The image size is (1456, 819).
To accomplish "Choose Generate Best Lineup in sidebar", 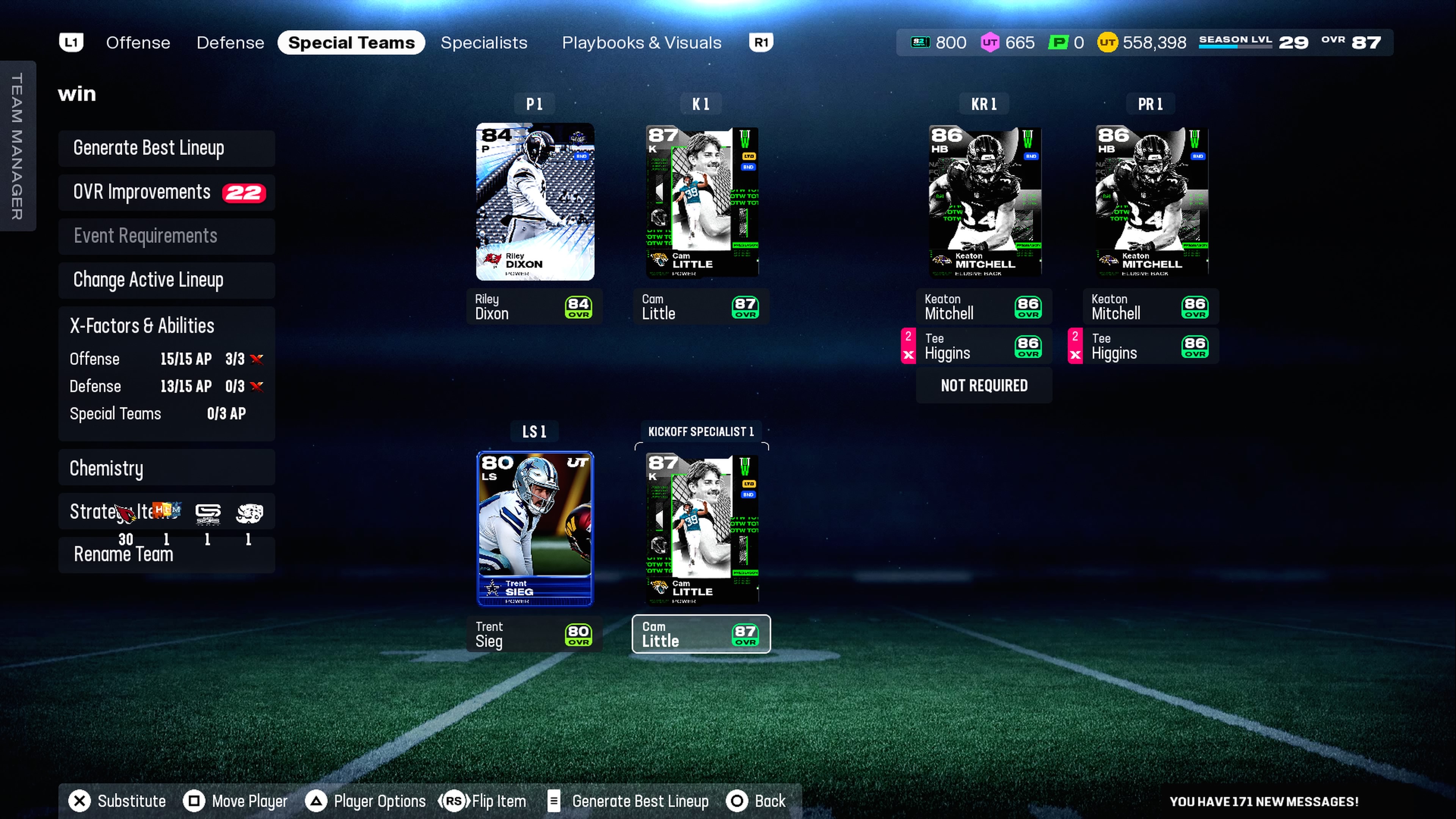I will (166, 148).
